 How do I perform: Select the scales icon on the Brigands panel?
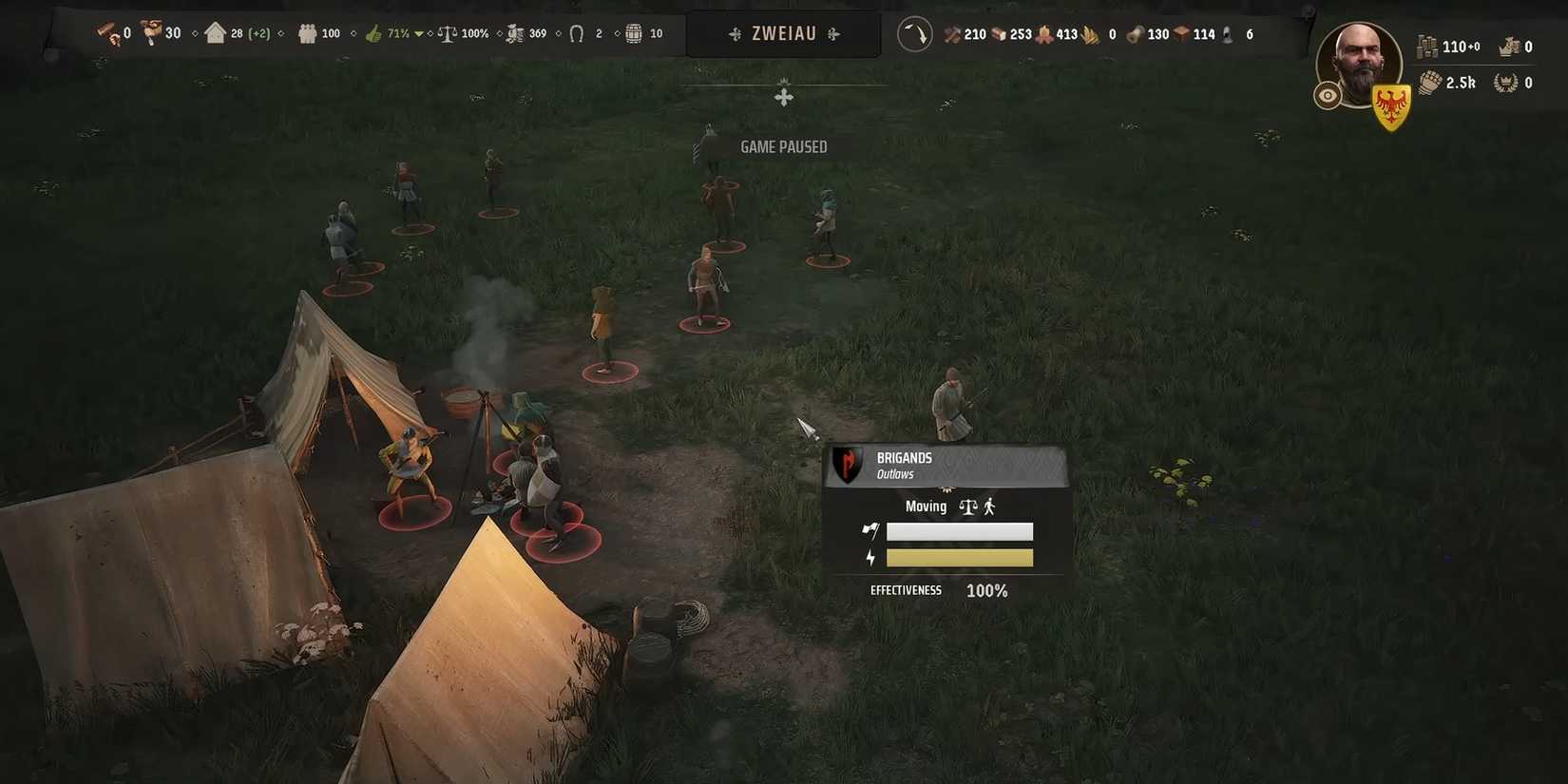click(967, 507)
